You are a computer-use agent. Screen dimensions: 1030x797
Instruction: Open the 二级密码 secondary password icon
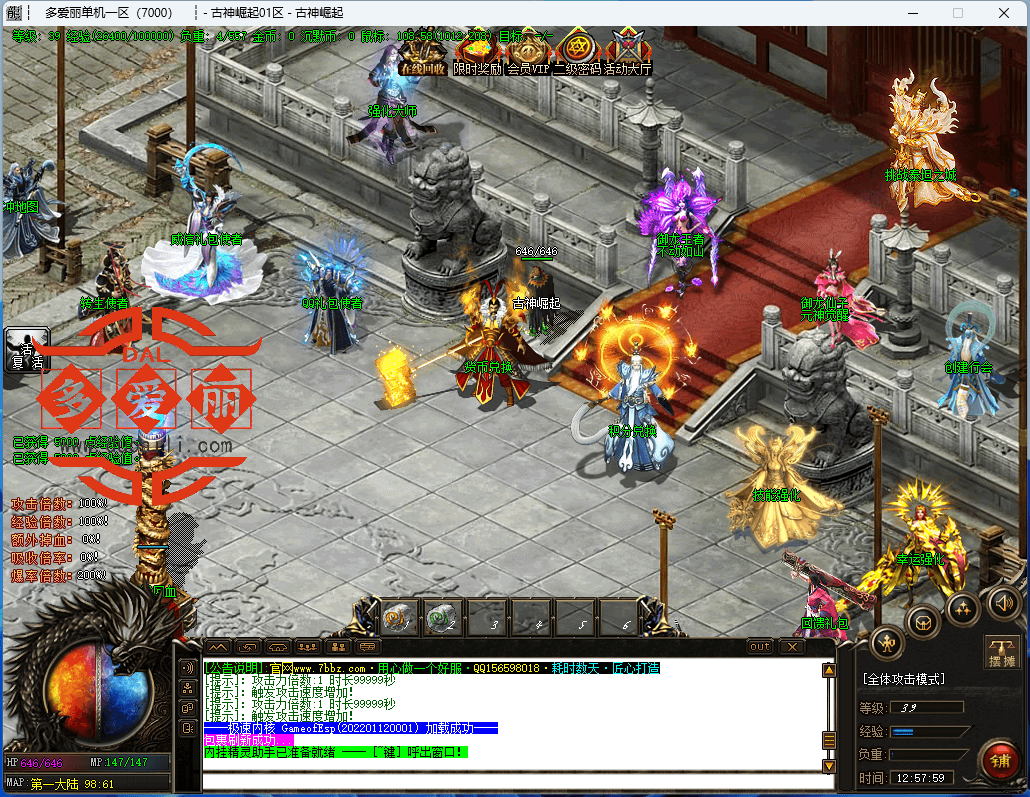tap(577, 53)
